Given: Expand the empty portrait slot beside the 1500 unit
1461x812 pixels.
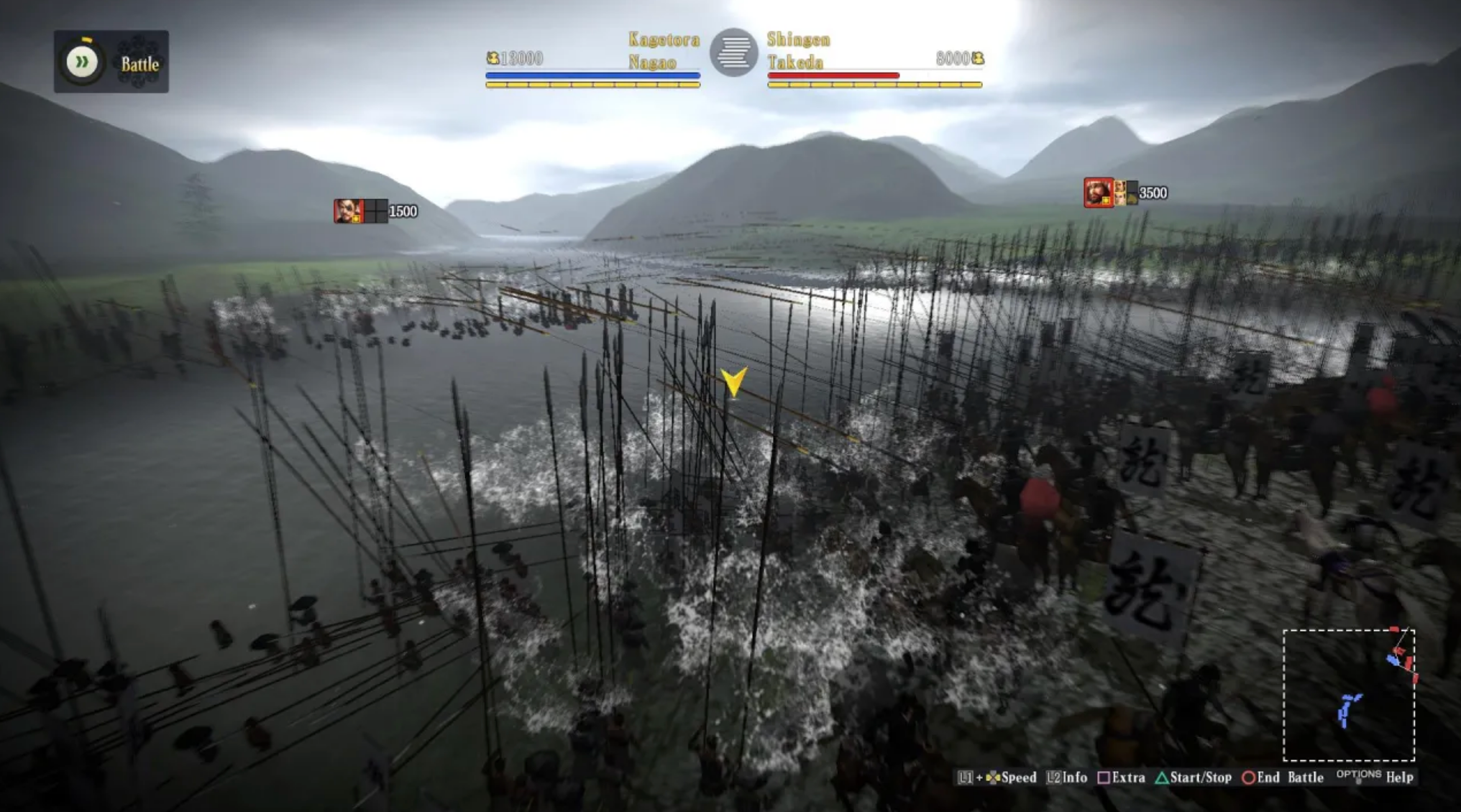Looking at the screenshot, I should pyautogui.click(x=375, y=211).
